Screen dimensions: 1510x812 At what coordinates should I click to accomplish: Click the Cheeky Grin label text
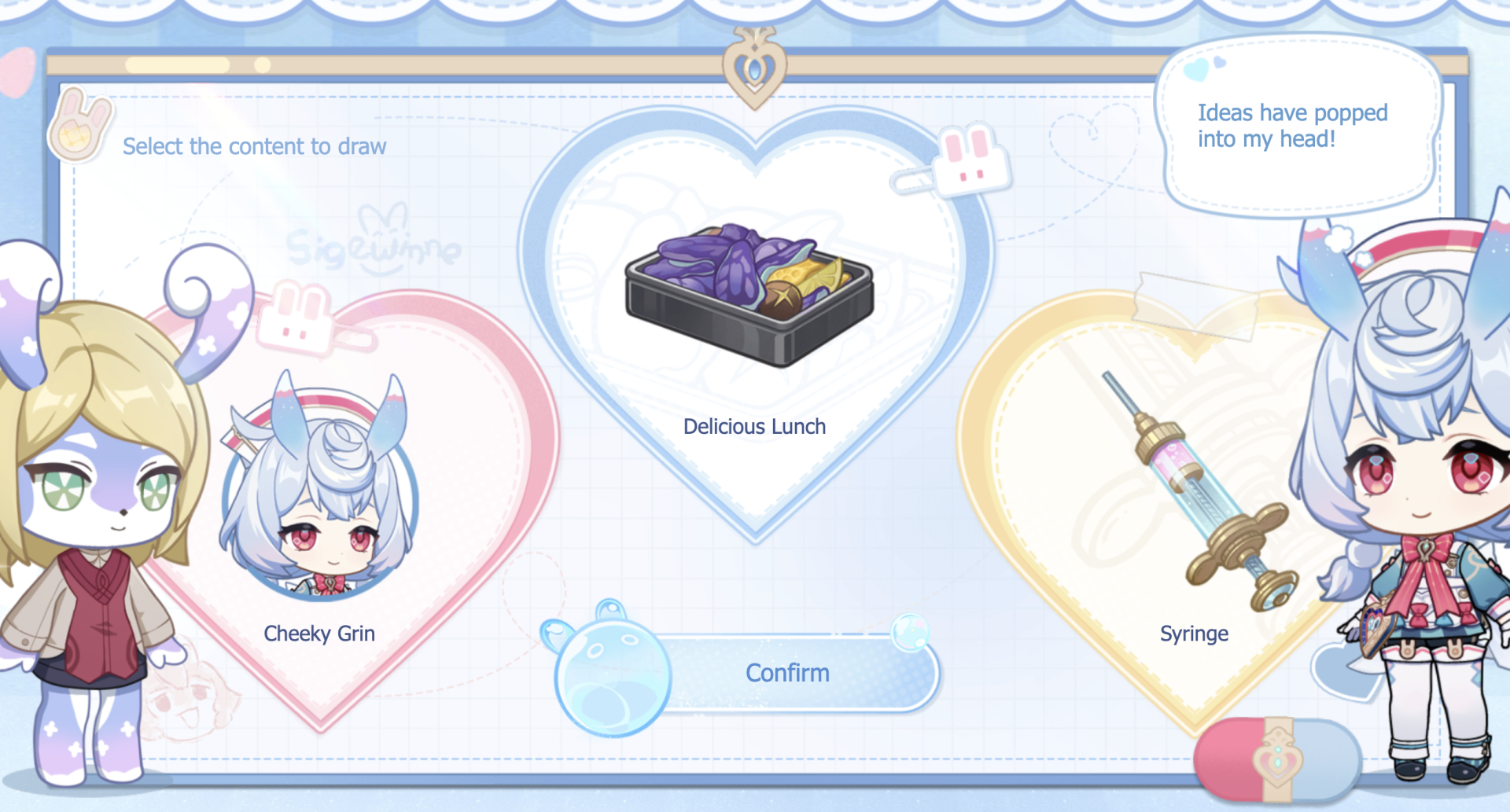(319, 634)
